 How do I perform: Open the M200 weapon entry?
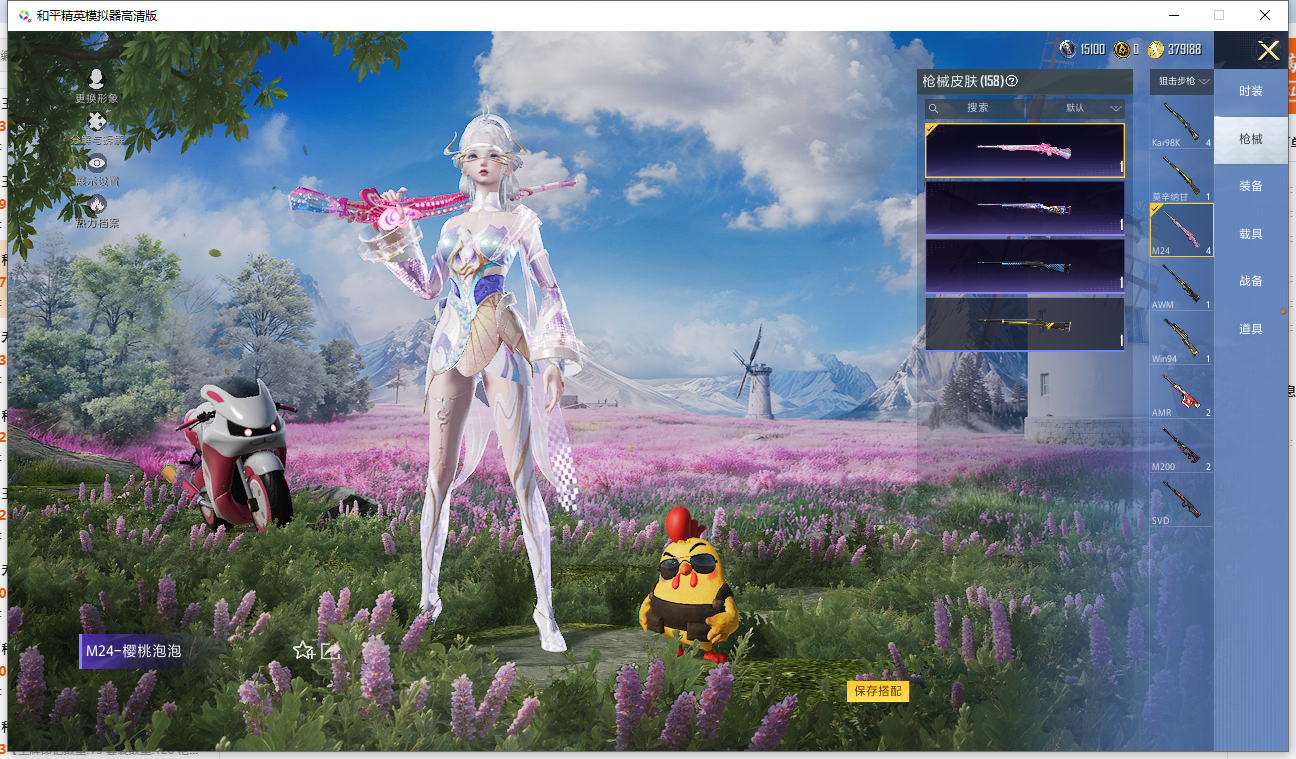(x=1181, y=446)
